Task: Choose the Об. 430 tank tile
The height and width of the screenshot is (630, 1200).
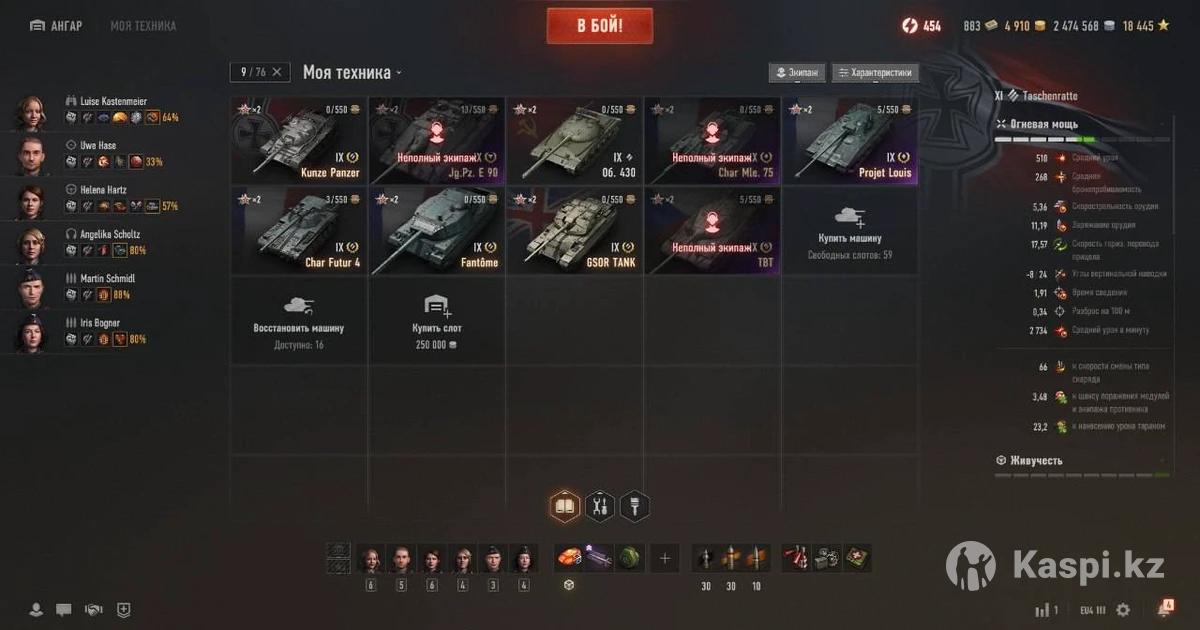Action: coord(574,141)
